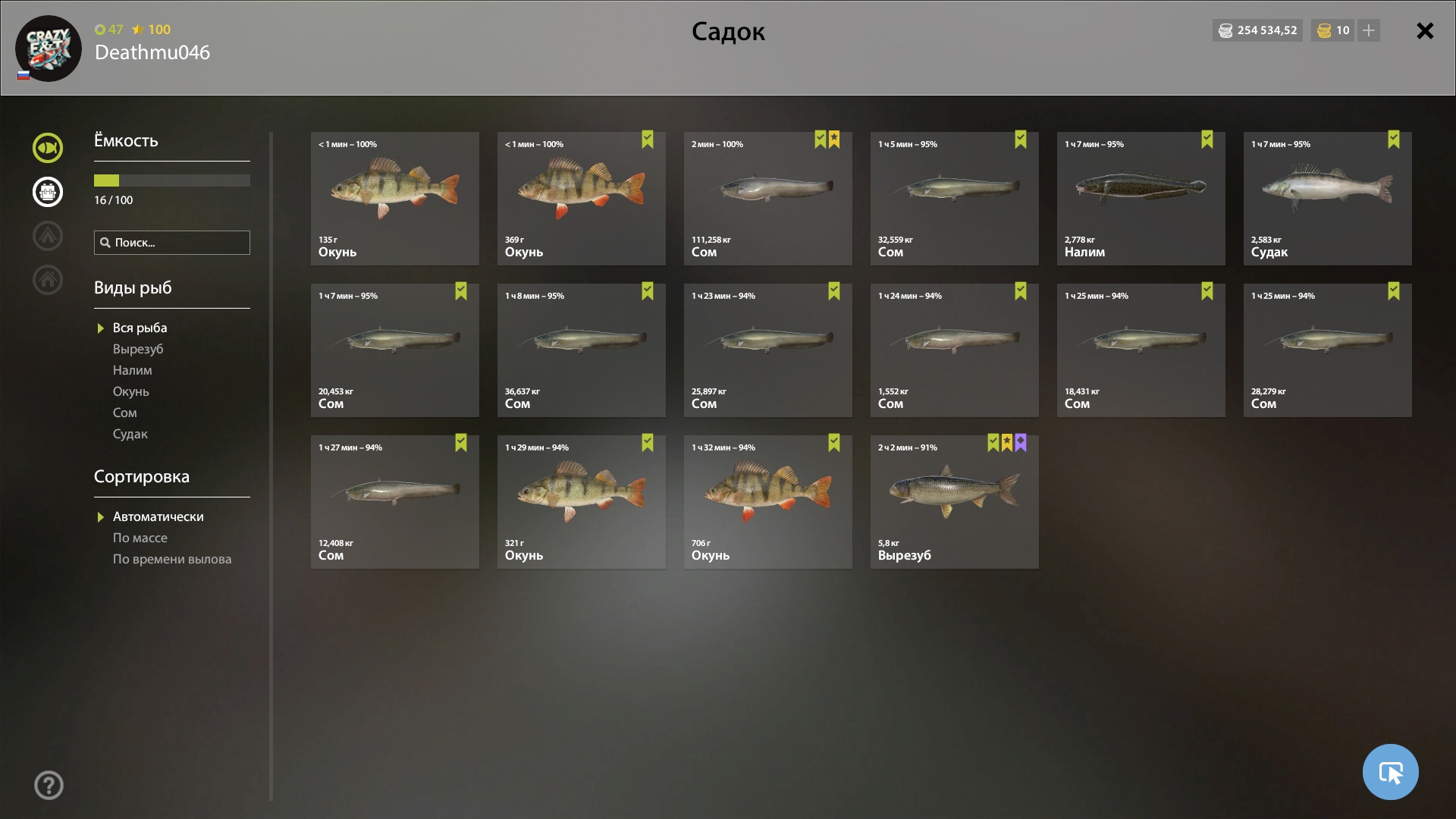The height and width of the screenshot is (819, 1456).
Task: Click the plus button to add gold coins
Action: [1369, 31]
